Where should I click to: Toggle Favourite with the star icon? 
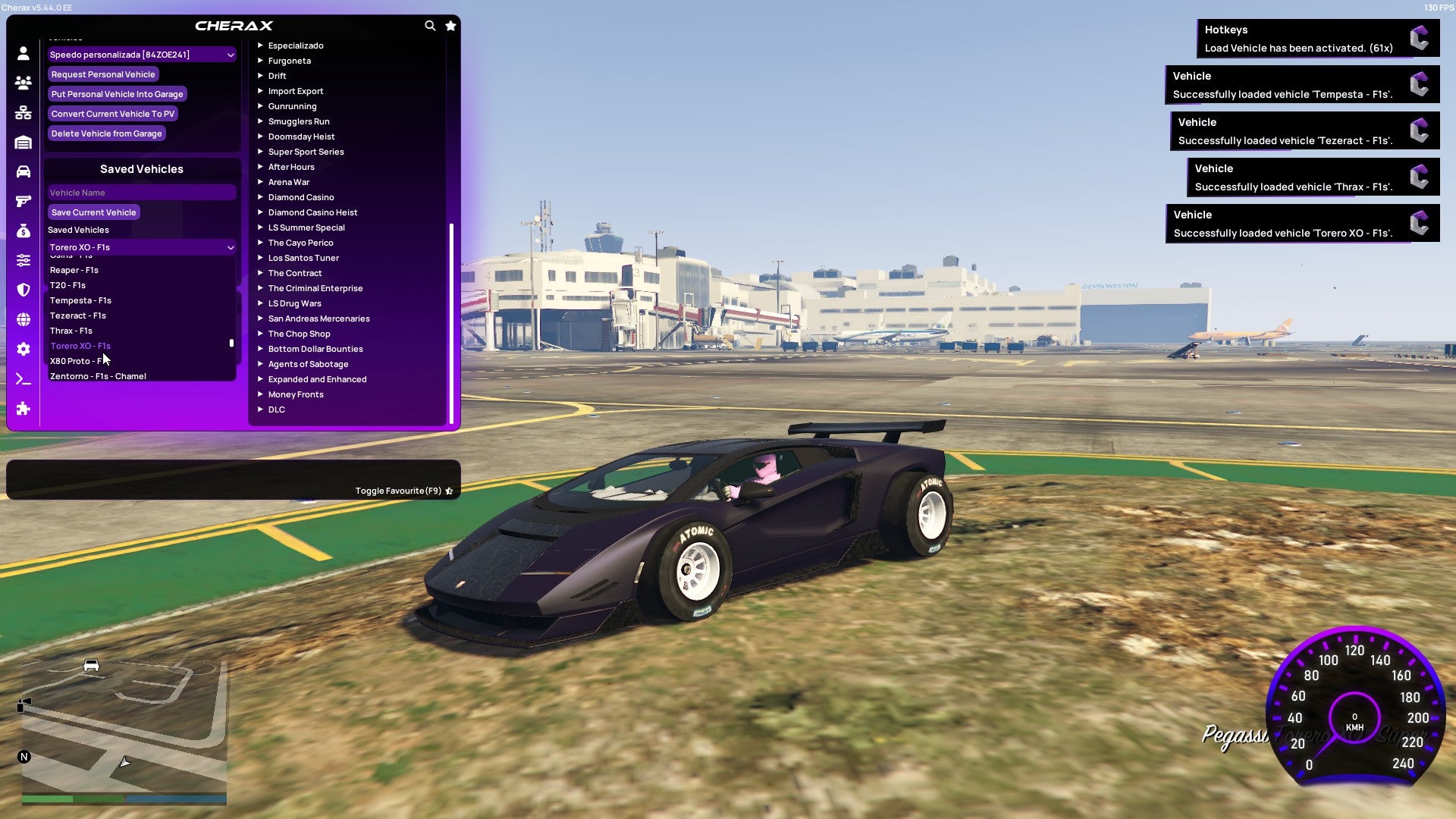(450, 491)
